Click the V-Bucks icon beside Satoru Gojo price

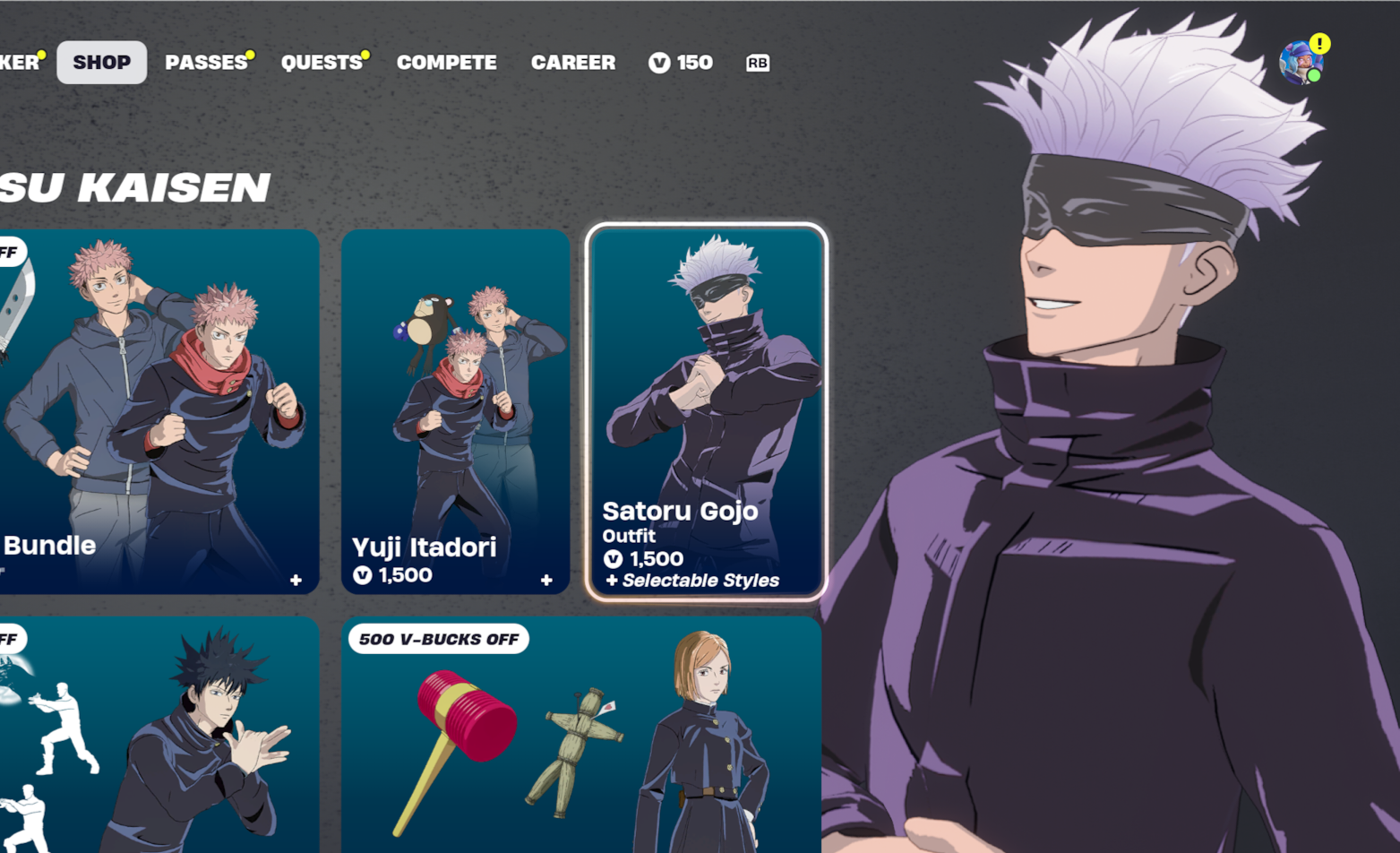click(613, 558)
